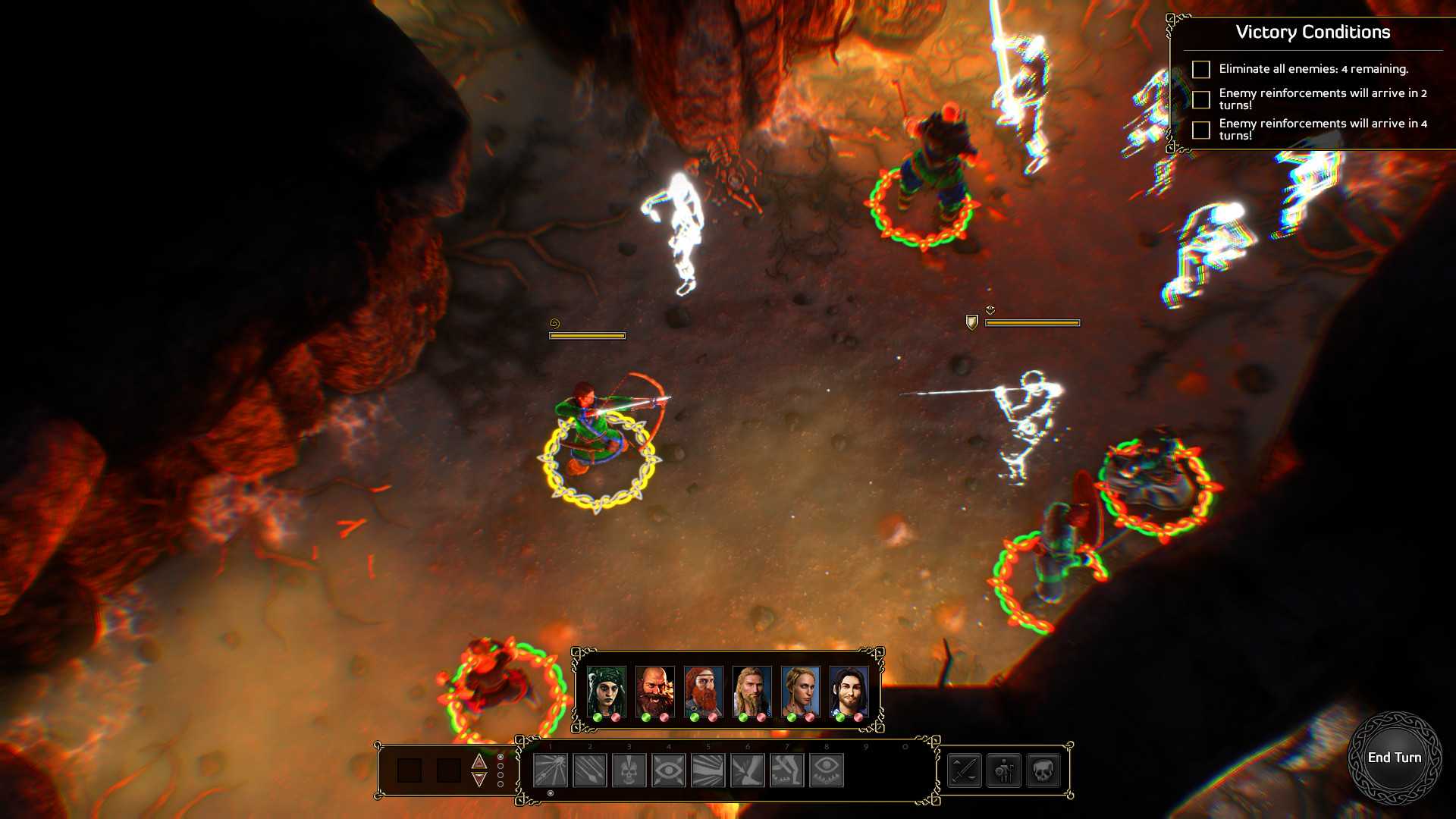Screen dimensions: 1456x819
Task: Activate the arrow volley skill in slot 2
Action: click(588, 770)
